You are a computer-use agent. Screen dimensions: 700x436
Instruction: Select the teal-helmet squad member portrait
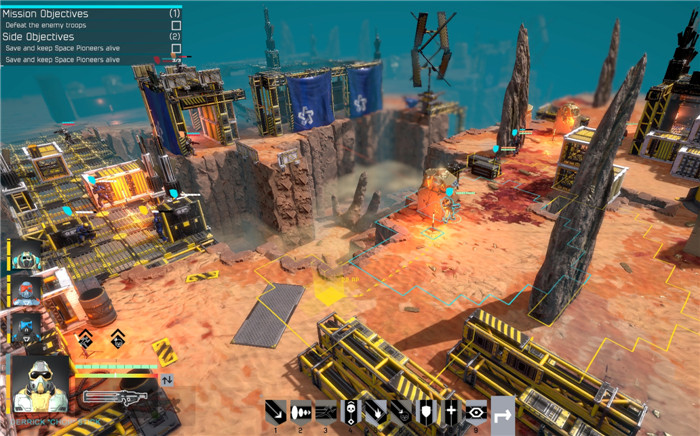(x=25, y=258)
